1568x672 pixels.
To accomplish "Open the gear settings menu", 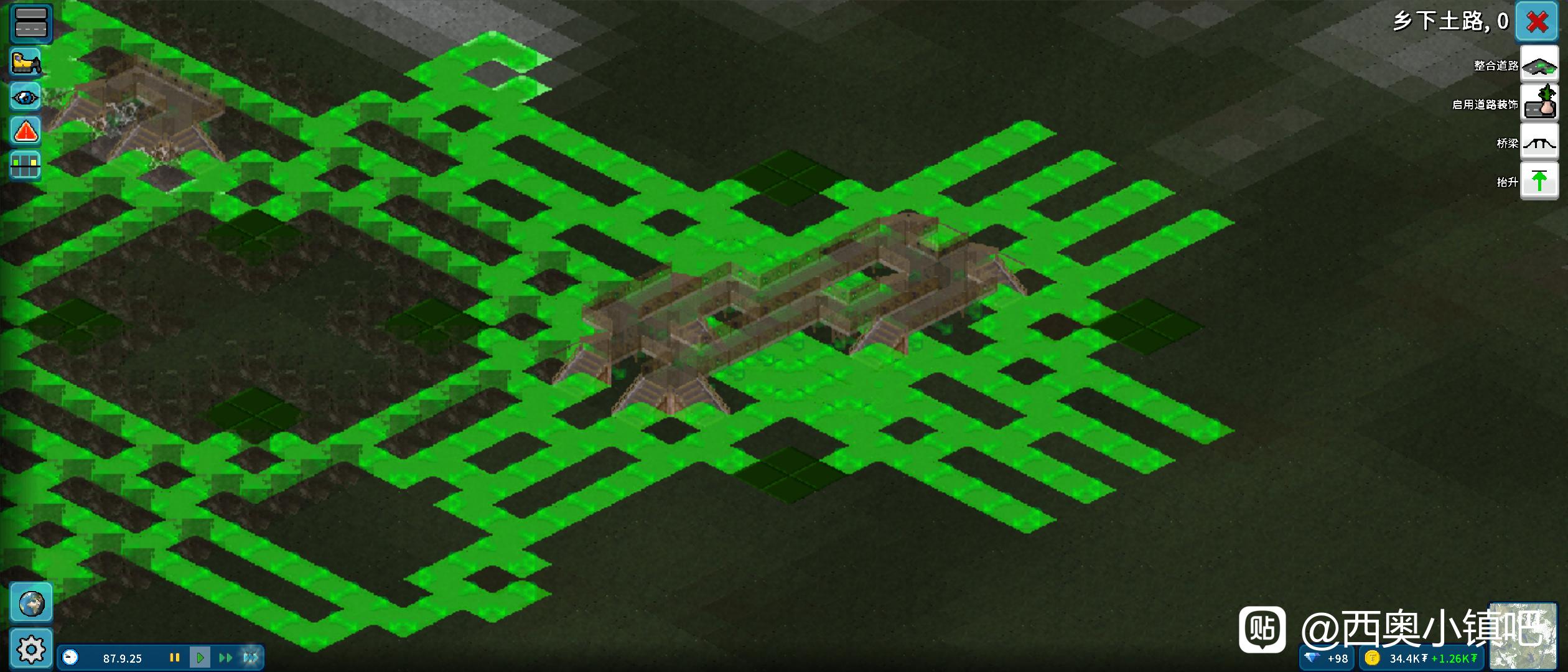I will pyautogui.click(x=31, y=649).
